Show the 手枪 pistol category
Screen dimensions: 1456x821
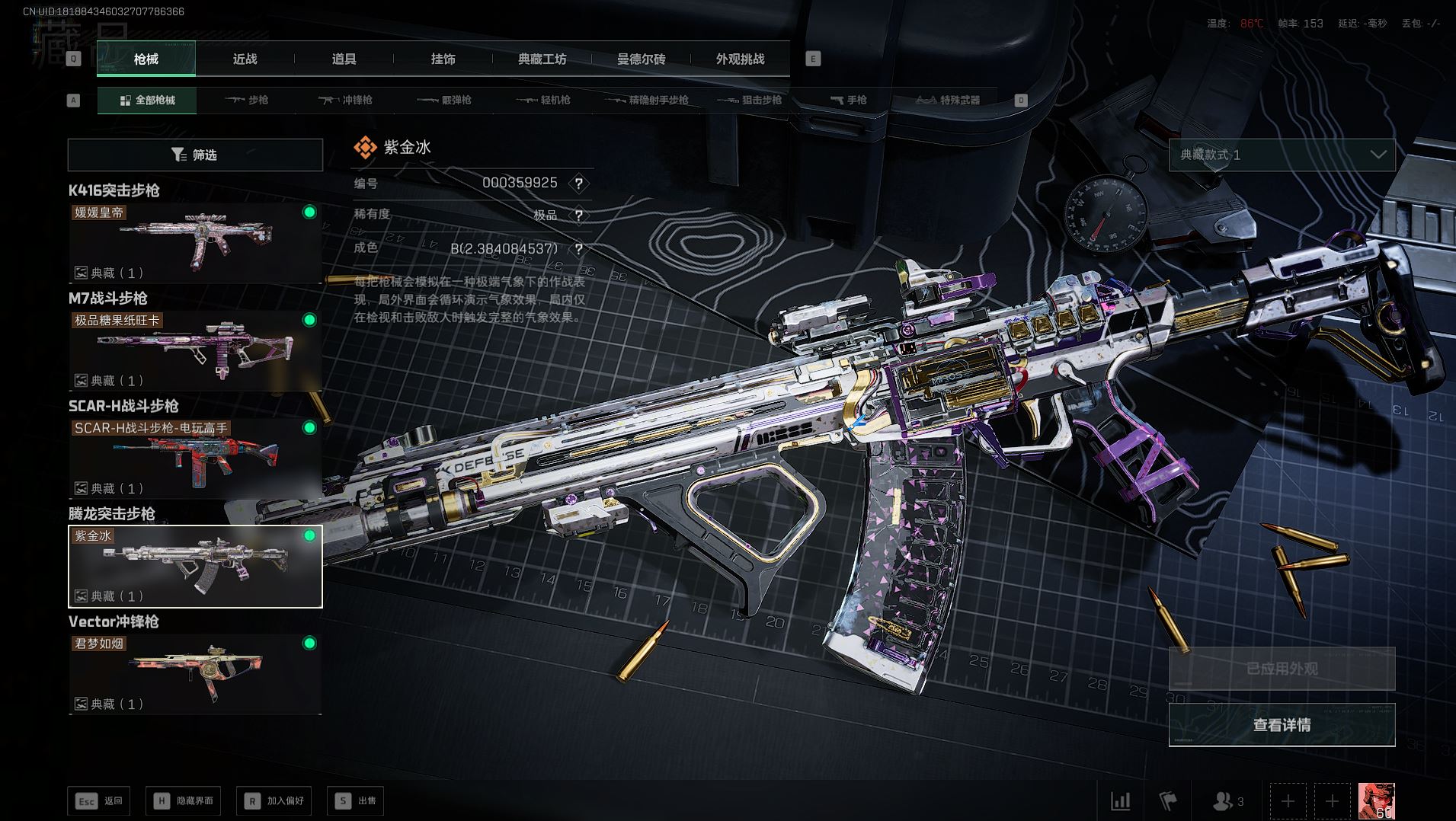point(848,101)
